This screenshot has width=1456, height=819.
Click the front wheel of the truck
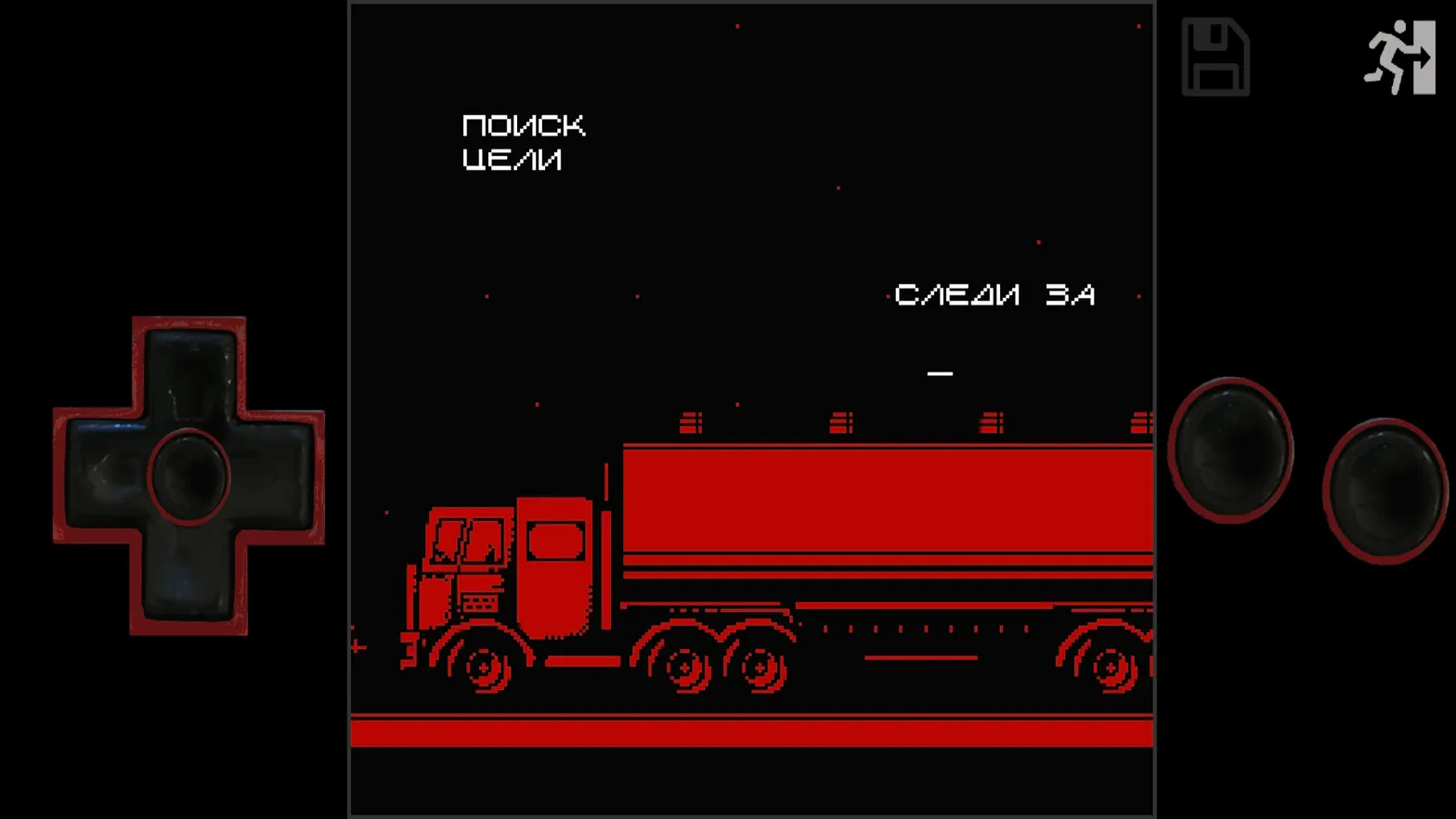tap(484, 667)
